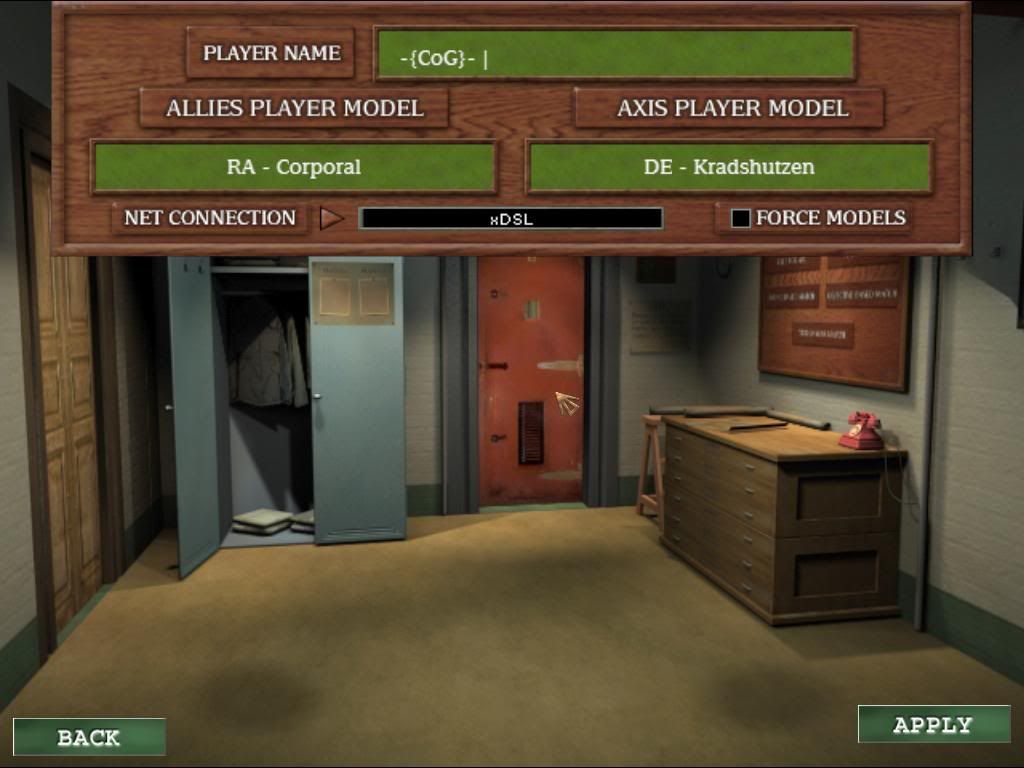Choose the DE - Kradshutzen axis model field
This screenshot has width=1024, height=768.
729,167
